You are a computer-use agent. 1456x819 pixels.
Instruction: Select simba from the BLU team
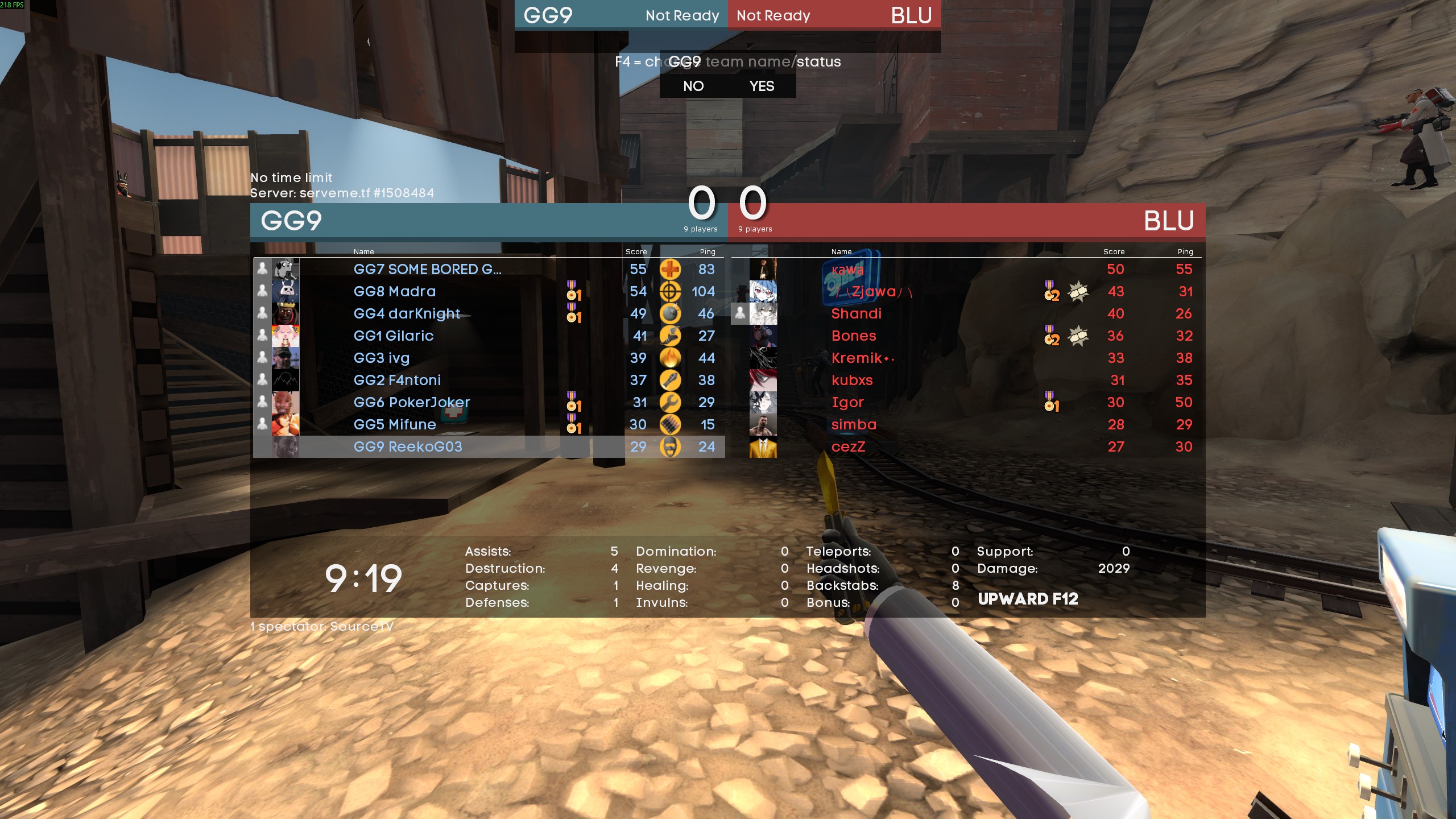[853, 425]
